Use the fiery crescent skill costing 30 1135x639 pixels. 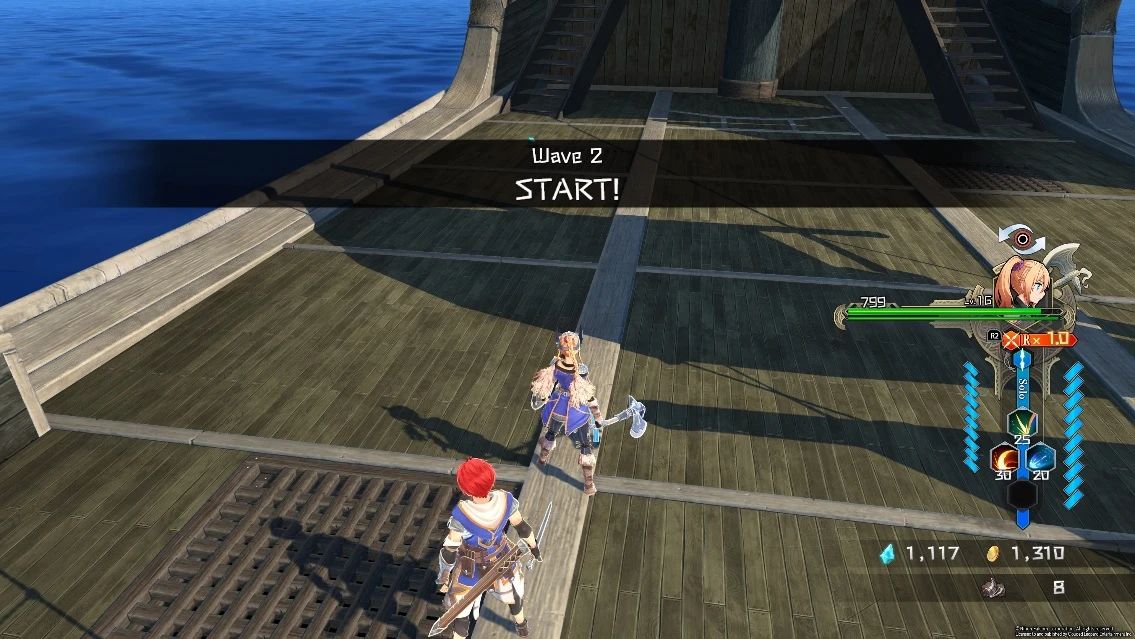click(x=1004, y=458)
